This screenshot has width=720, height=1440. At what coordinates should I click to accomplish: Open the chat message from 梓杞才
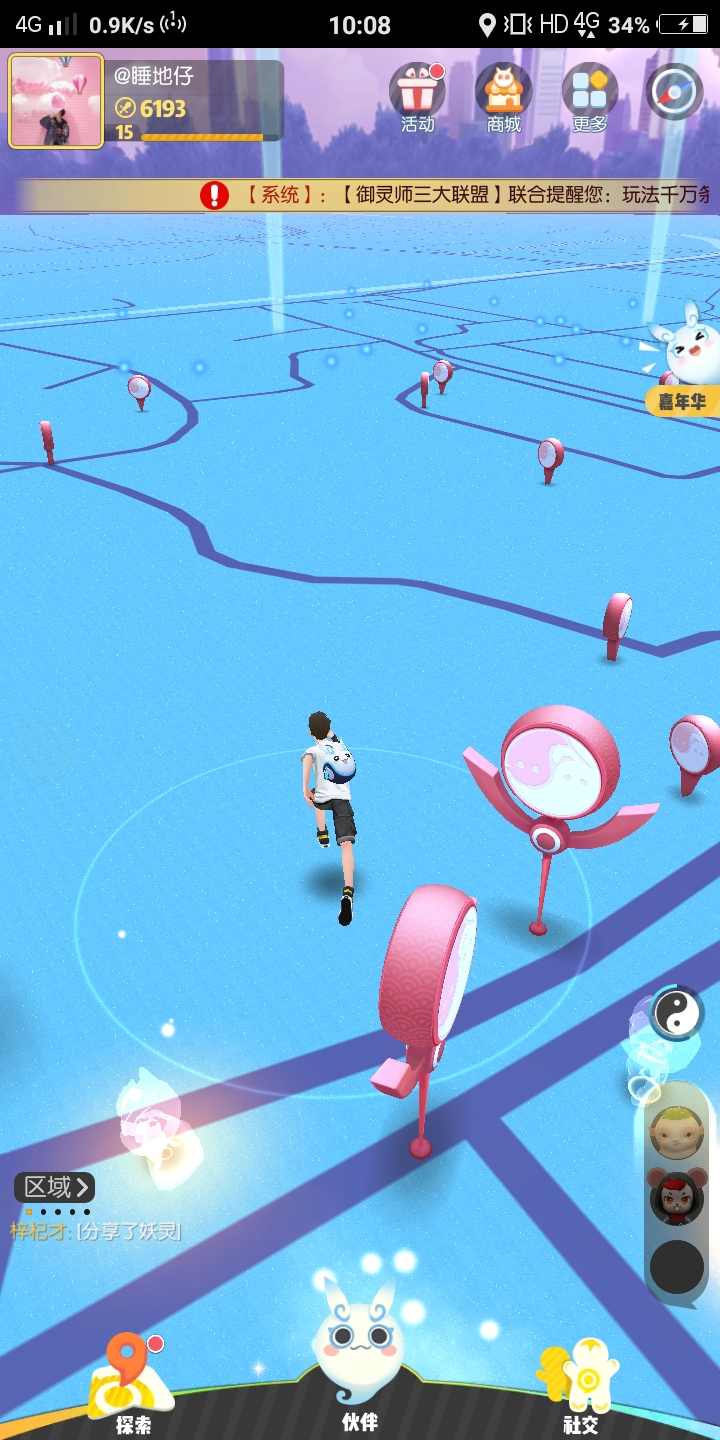(96, 1231)
